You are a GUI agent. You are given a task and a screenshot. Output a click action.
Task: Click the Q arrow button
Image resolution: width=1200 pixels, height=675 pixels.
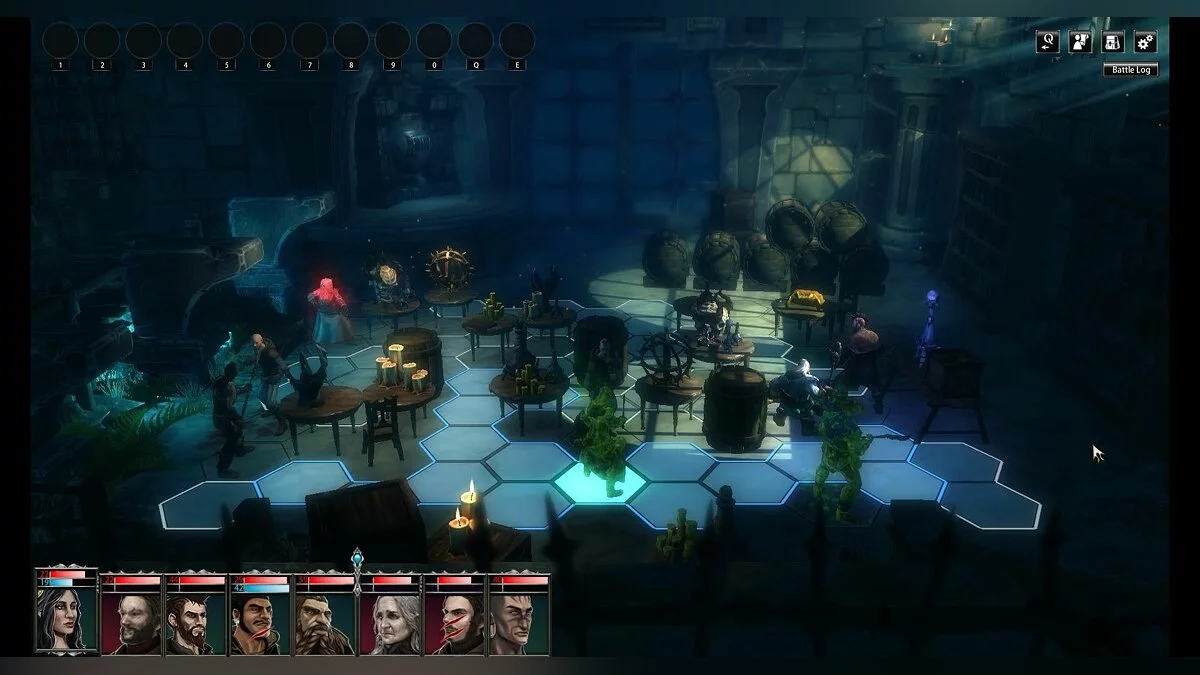(1048, 41)
